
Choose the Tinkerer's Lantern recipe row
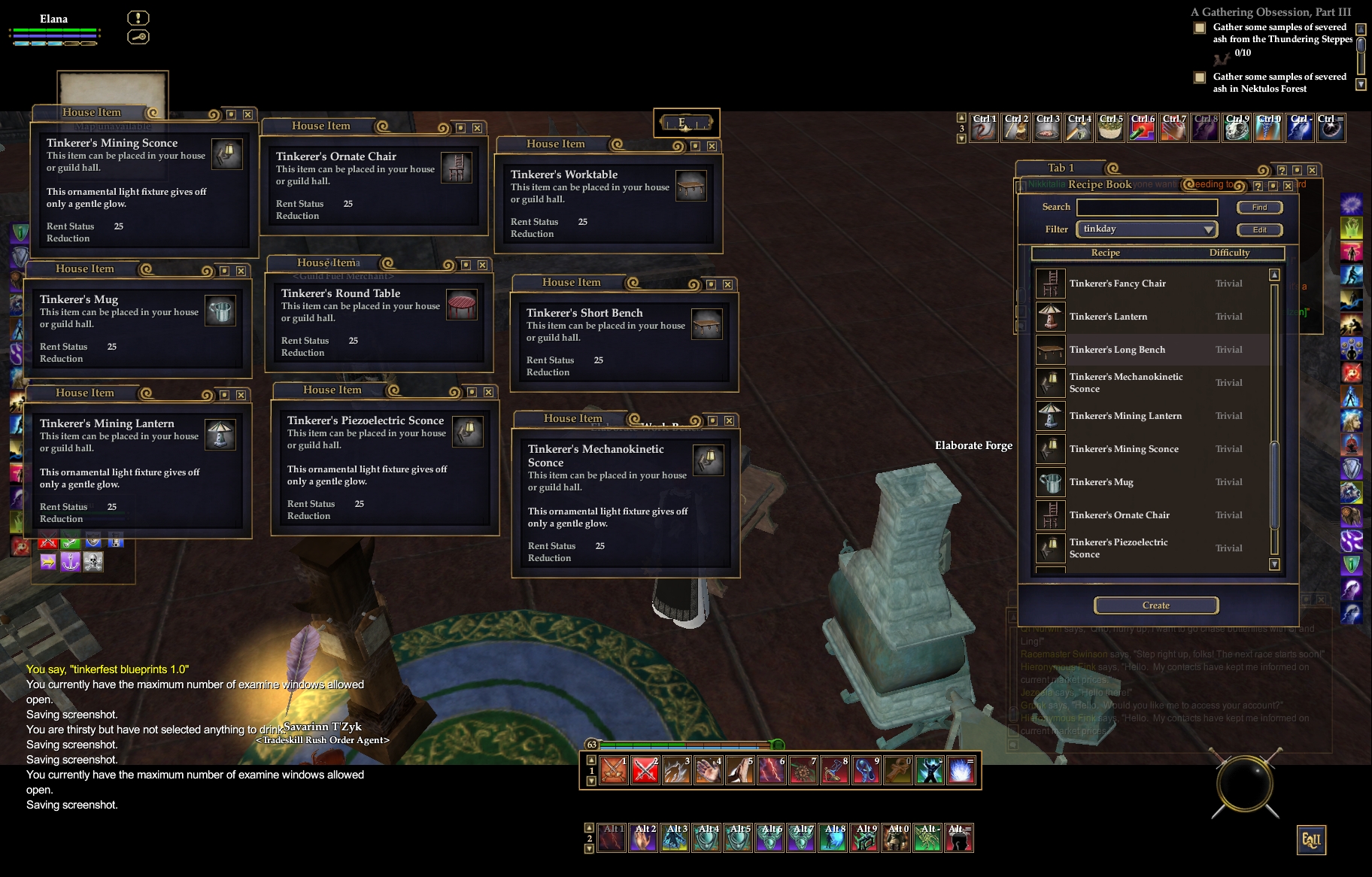pos(1108,317)
